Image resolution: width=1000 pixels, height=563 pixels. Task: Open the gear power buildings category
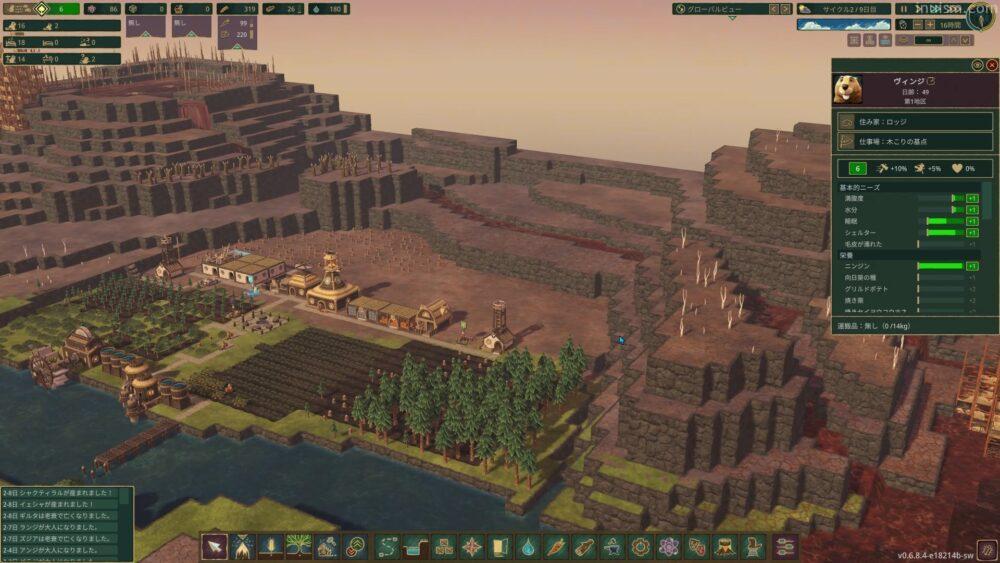(x=641, y=546)
